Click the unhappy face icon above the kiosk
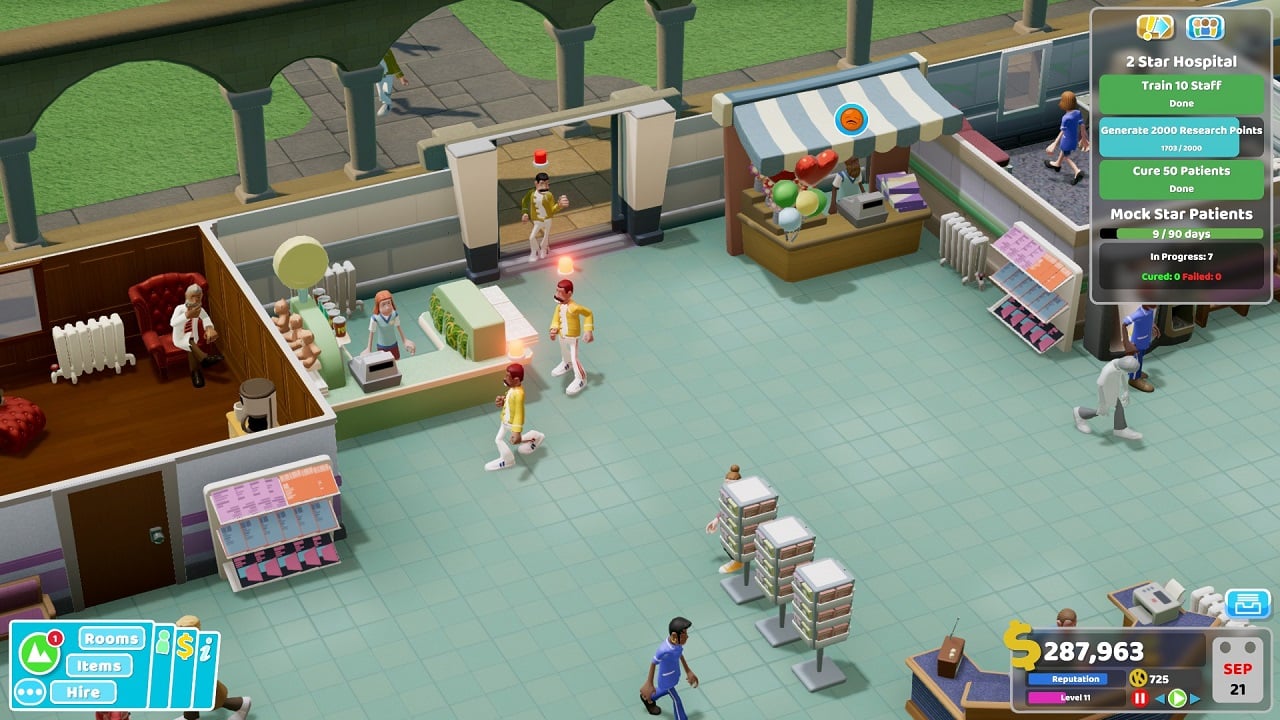The height and width of the screenshot is (720, 1280). (x=851, y=120)
